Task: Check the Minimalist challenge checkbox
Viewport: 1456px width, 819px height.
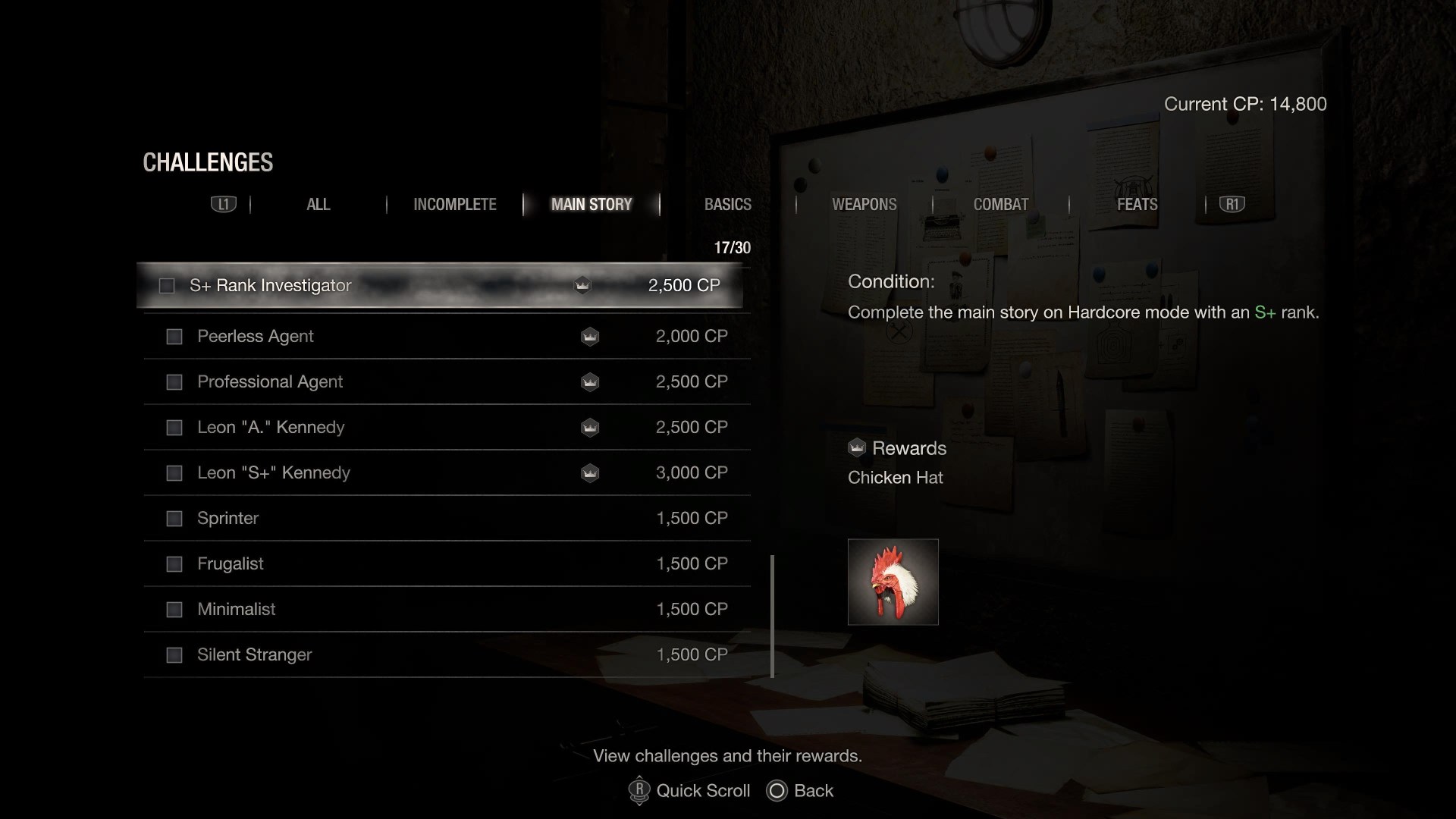Action: pyautogui.click(x=174, y=609)
